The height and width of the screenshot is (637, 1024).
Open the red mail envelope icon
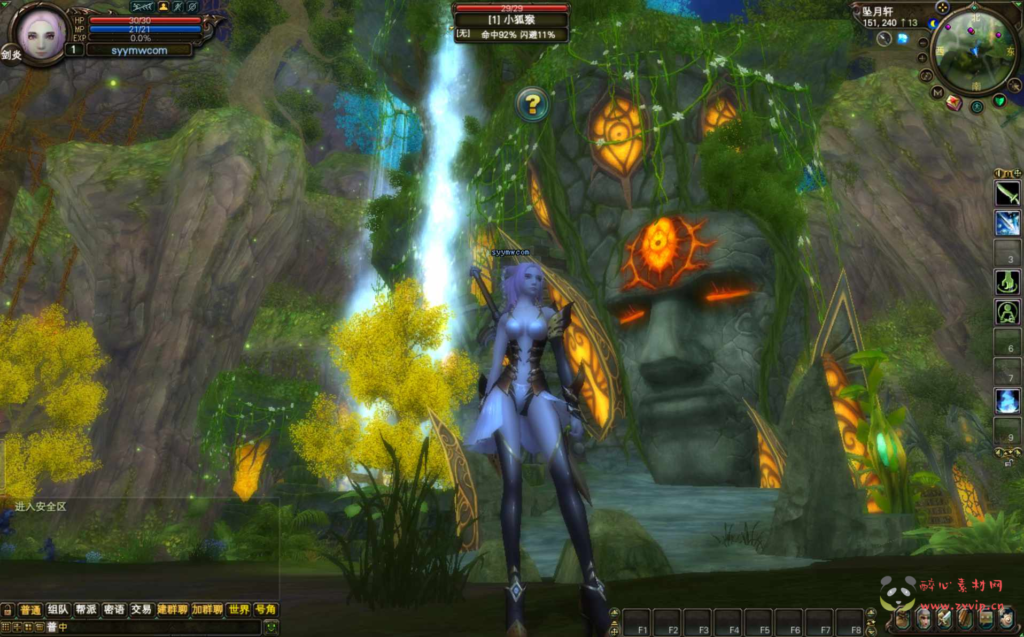(953, 102)
